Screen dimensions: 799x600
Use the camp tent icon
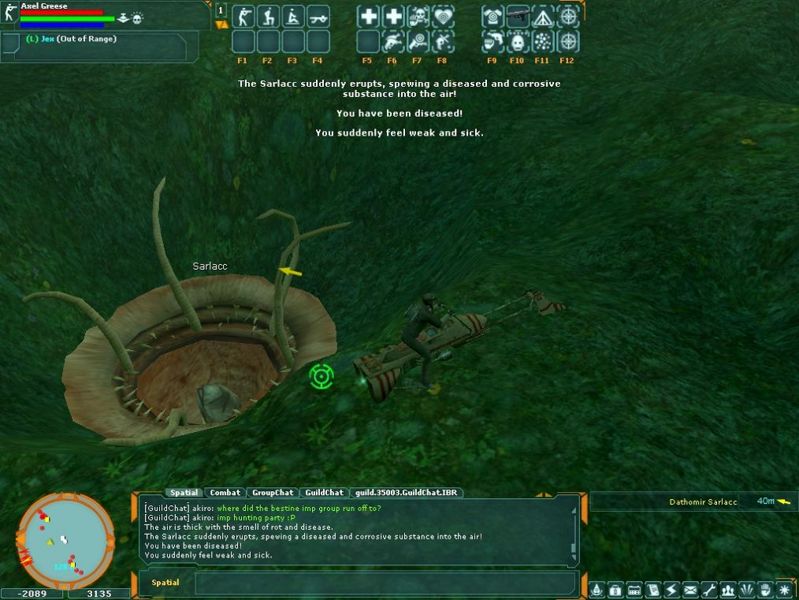point(543,16)
